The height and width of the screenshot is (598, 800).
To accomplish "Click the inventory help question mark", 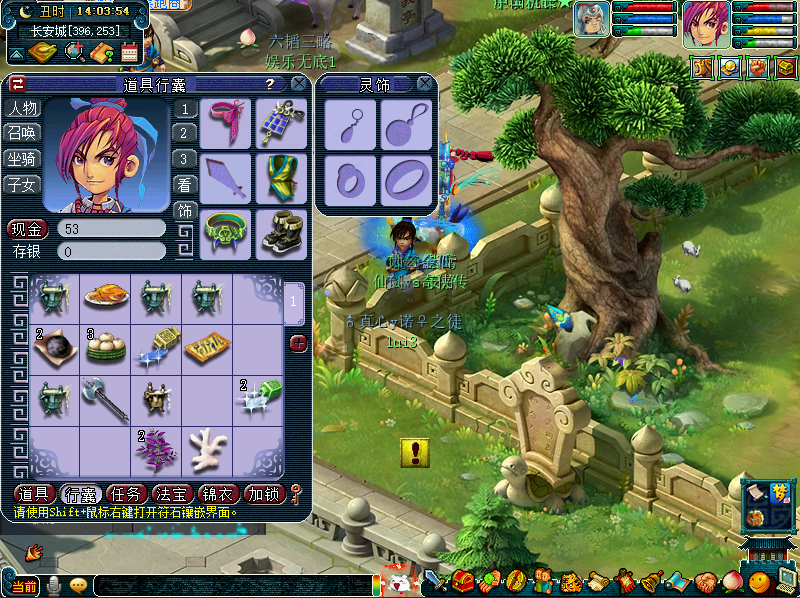I will tap(270, 85).
